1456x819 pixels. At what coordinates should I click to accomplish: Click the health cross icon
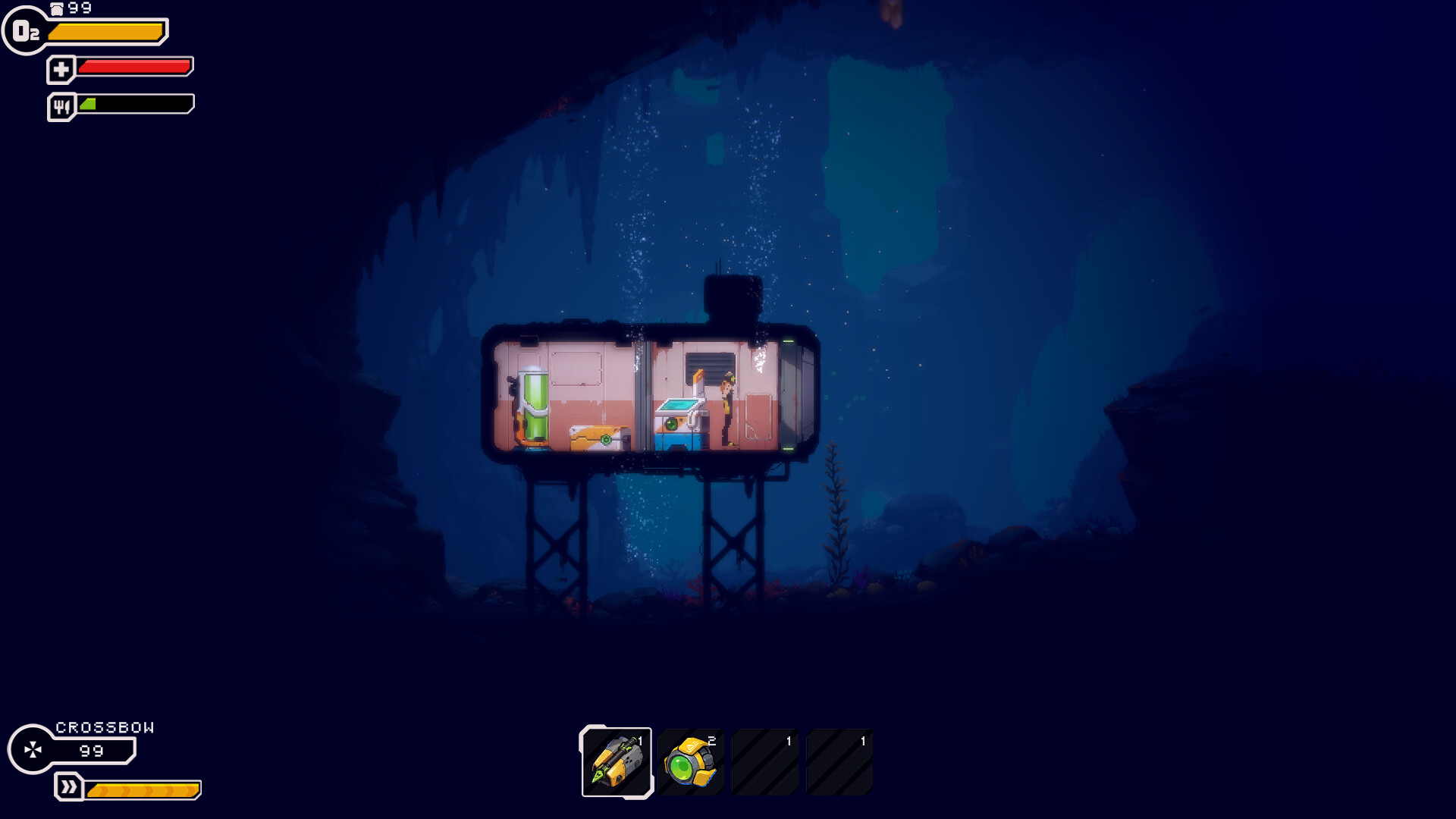[x=61, y=67]
